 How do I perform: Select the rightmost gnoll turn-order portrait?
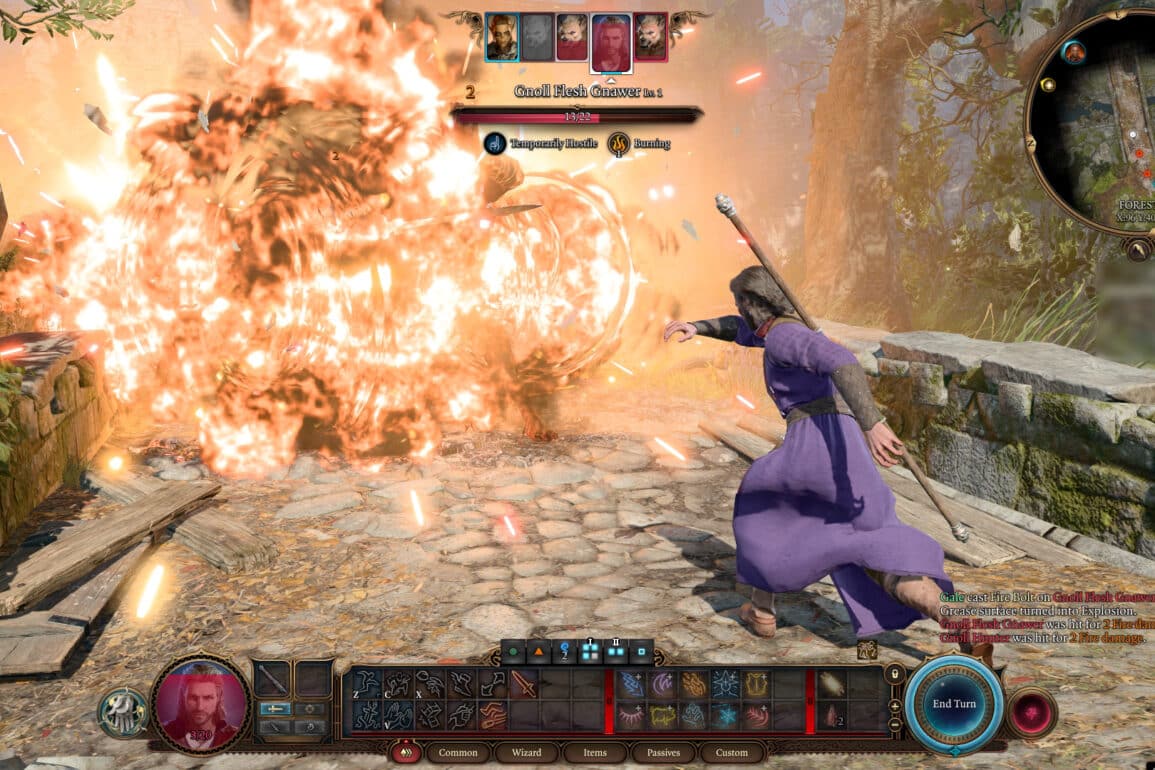pyautogui.click(x=650, y=37)
